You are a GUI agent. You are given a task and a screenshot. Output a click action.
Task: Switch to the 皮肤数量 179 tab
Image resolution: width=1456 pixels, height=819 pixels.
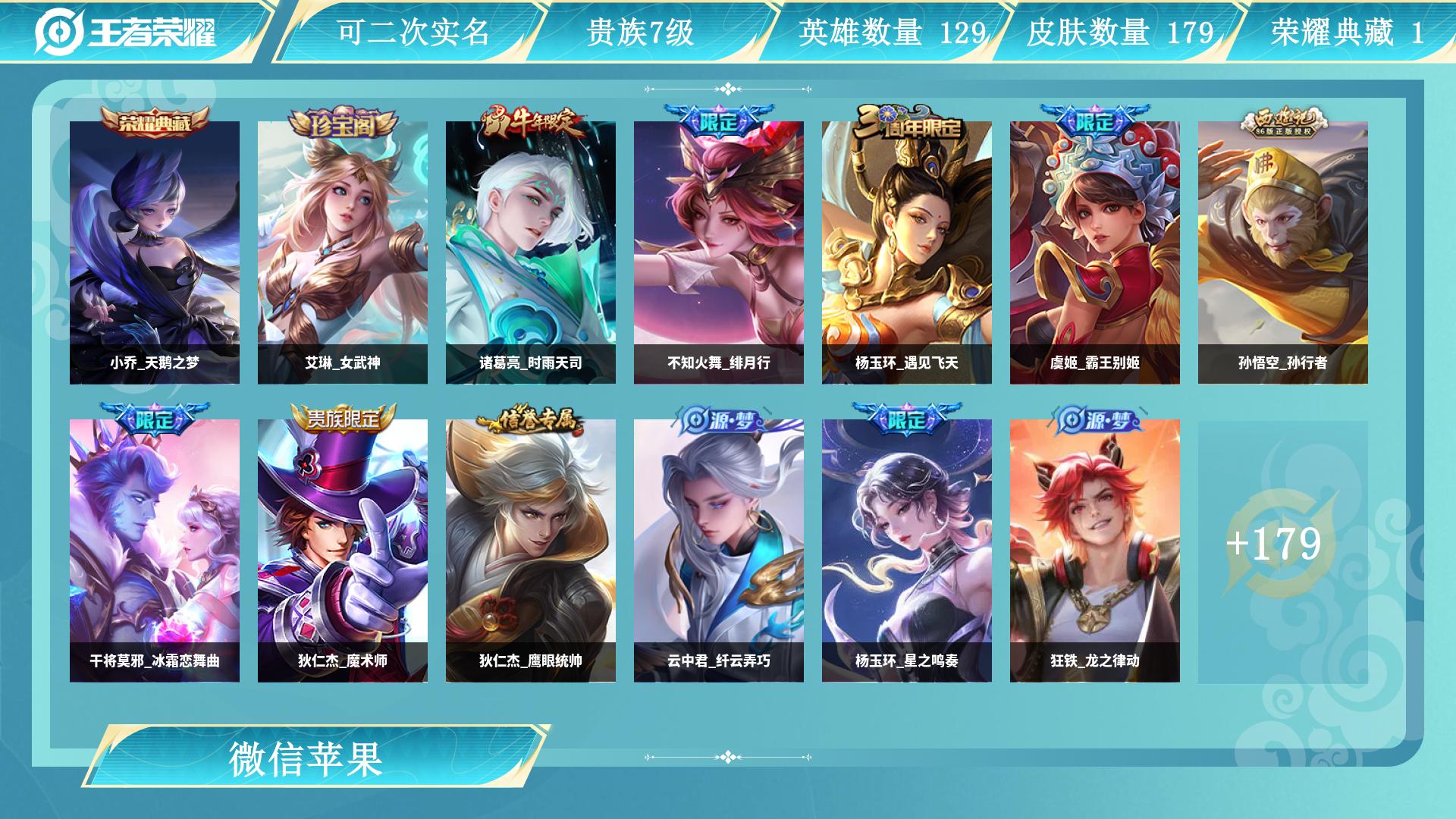coord(1119,32)
